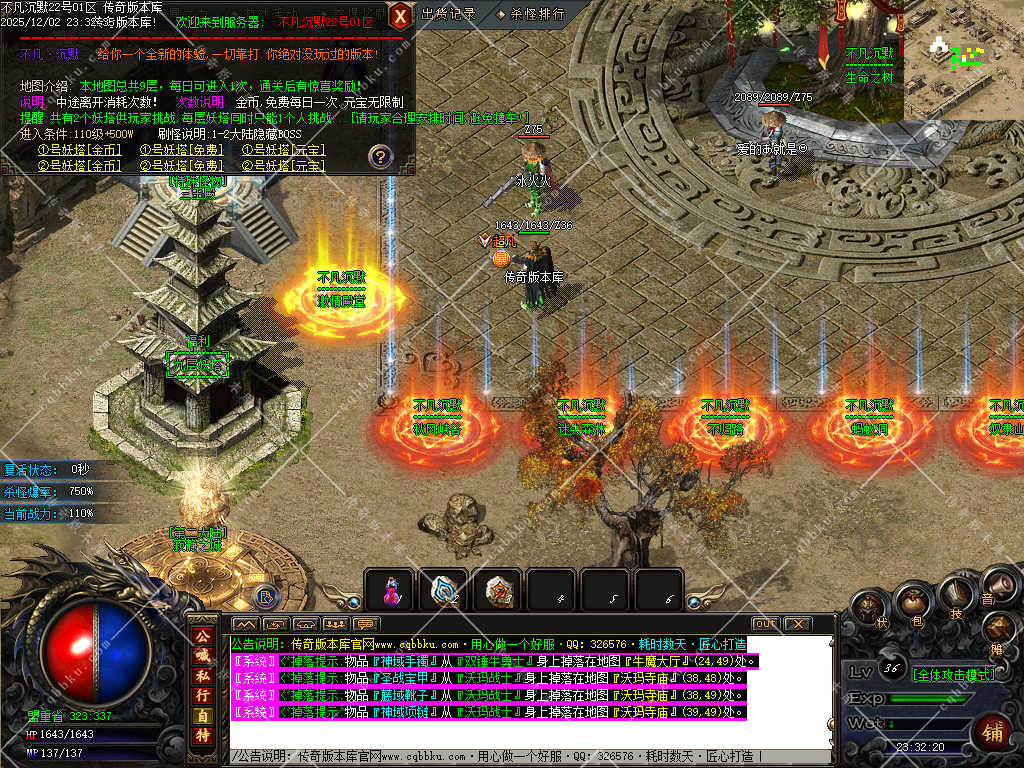Toggle the 全体攻击模式 attack mode
The image size is (1024, 768).
click(x=954, y=675)
